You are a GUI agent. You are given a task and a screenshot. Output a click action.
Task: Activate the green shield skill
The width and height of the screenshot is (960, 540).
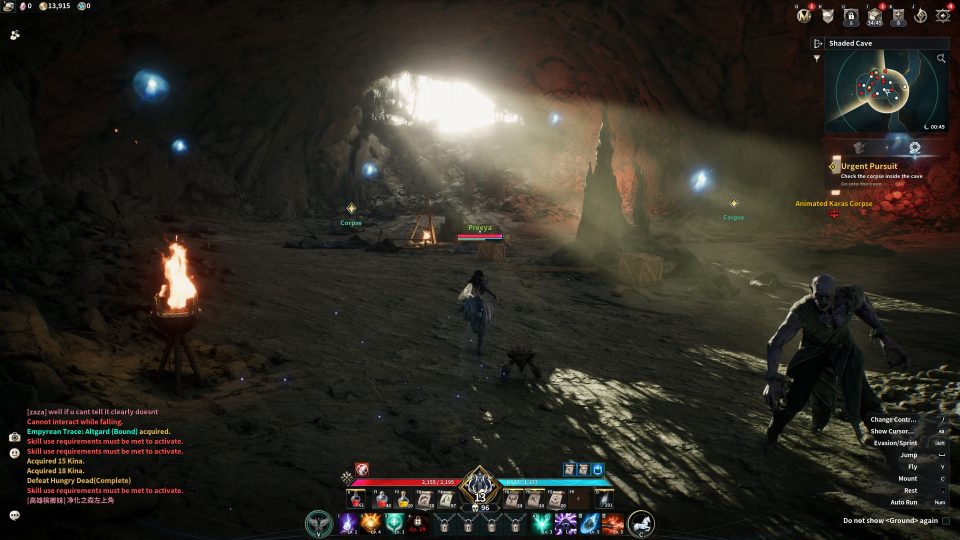click(395, 522)
